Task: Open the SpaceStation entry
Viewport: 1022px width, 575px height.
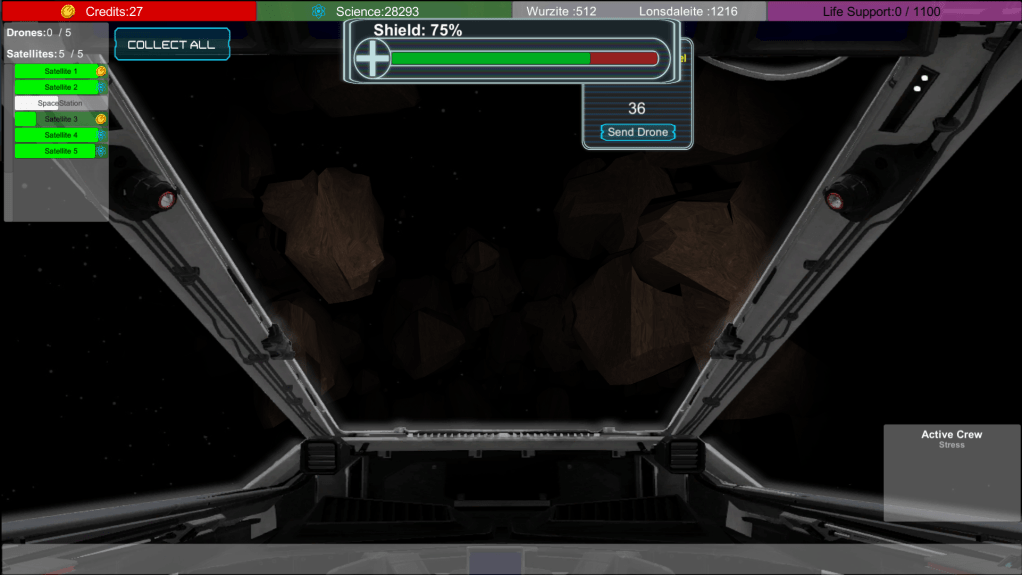Action: point(60,103)
